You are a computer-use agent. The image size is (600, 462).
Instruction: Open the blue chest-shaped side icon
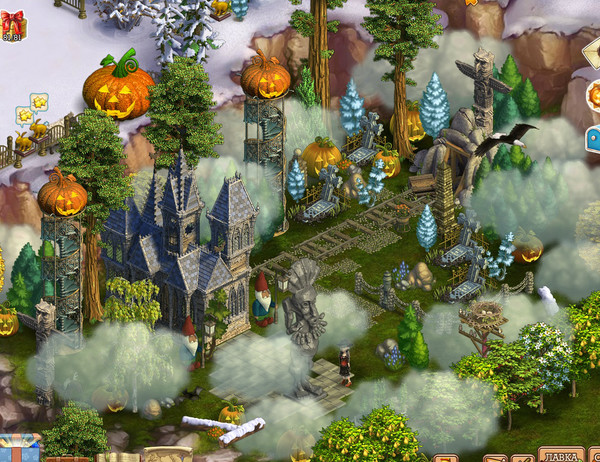(x=592, y=139)
